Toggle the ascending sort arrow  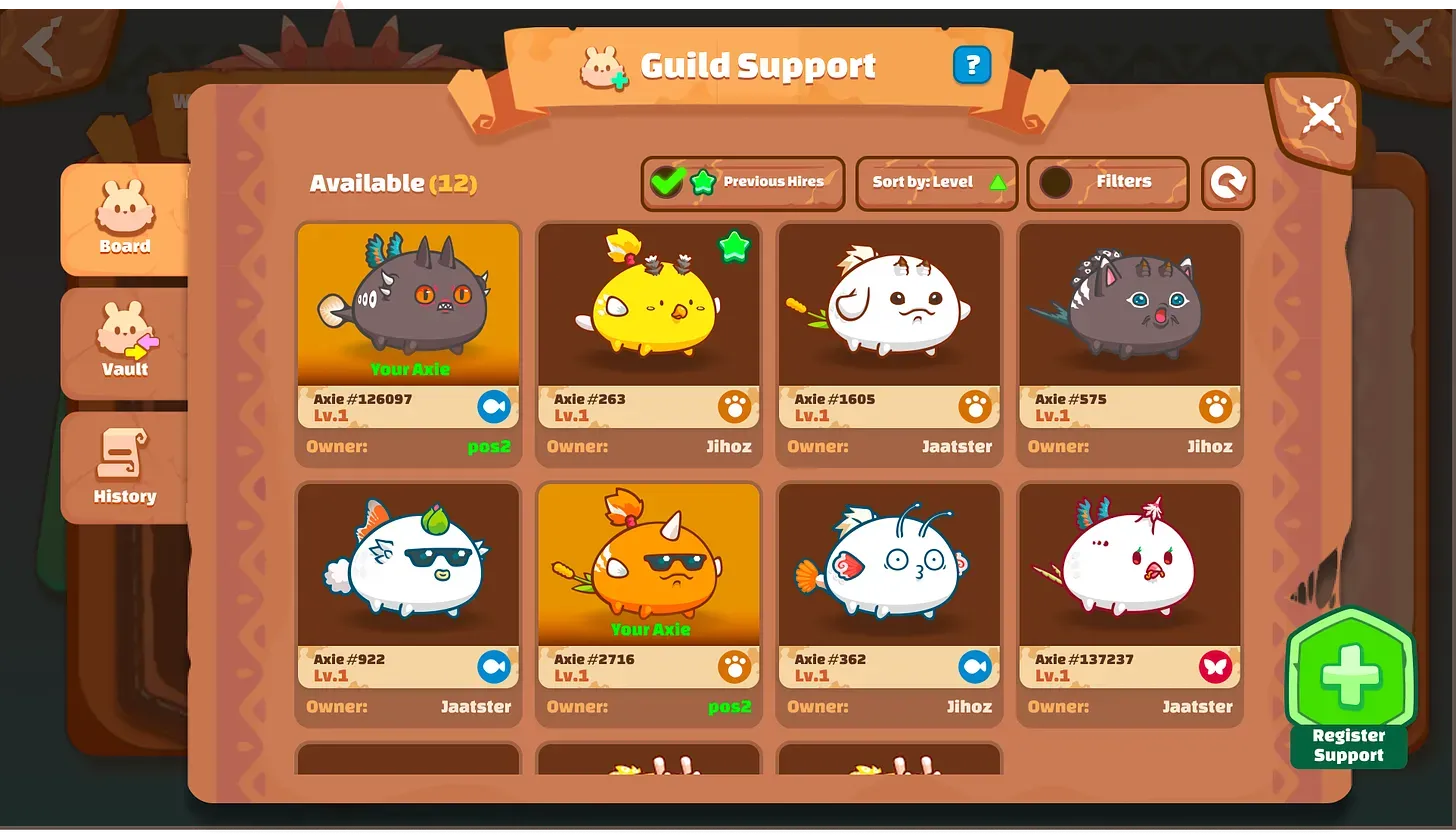[996, 182]
